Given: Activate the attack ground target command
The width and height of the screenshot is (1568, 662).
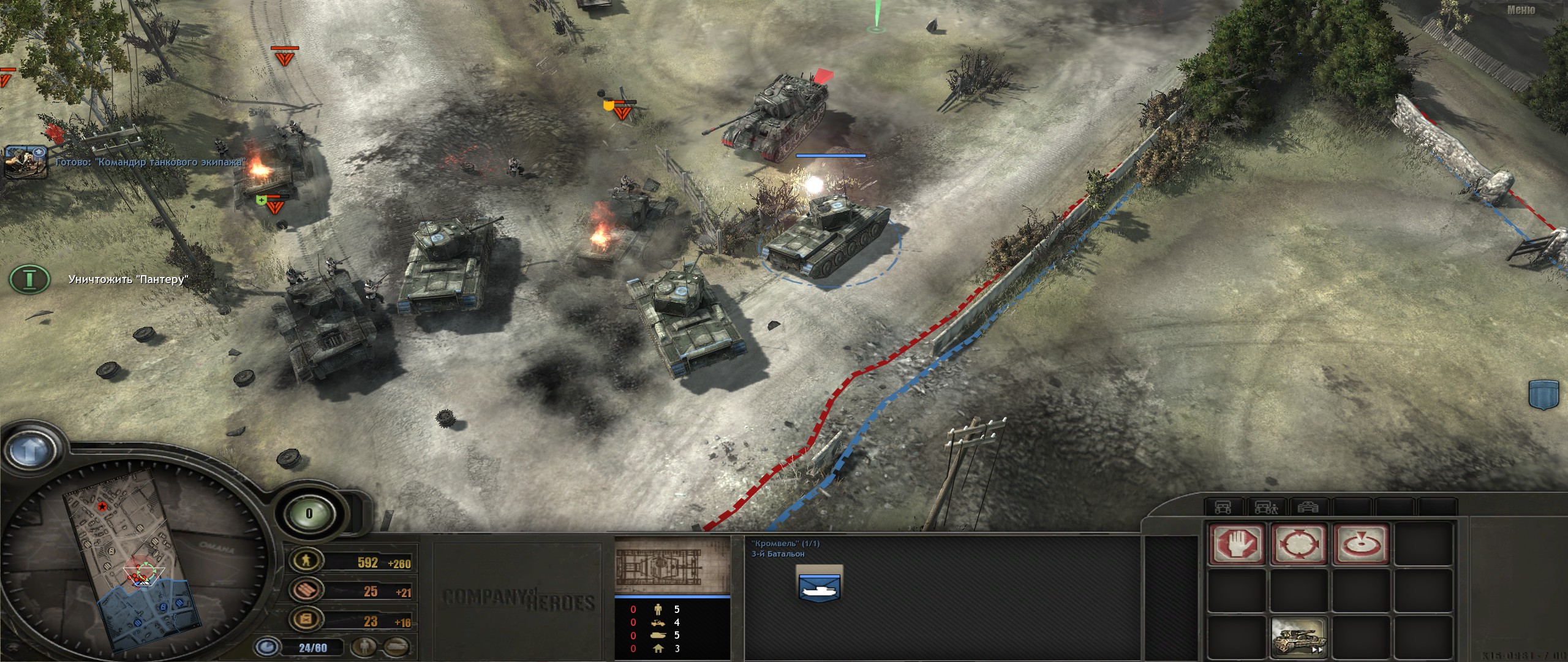Looking at the screenshot, I should (x=1361, y=544).
